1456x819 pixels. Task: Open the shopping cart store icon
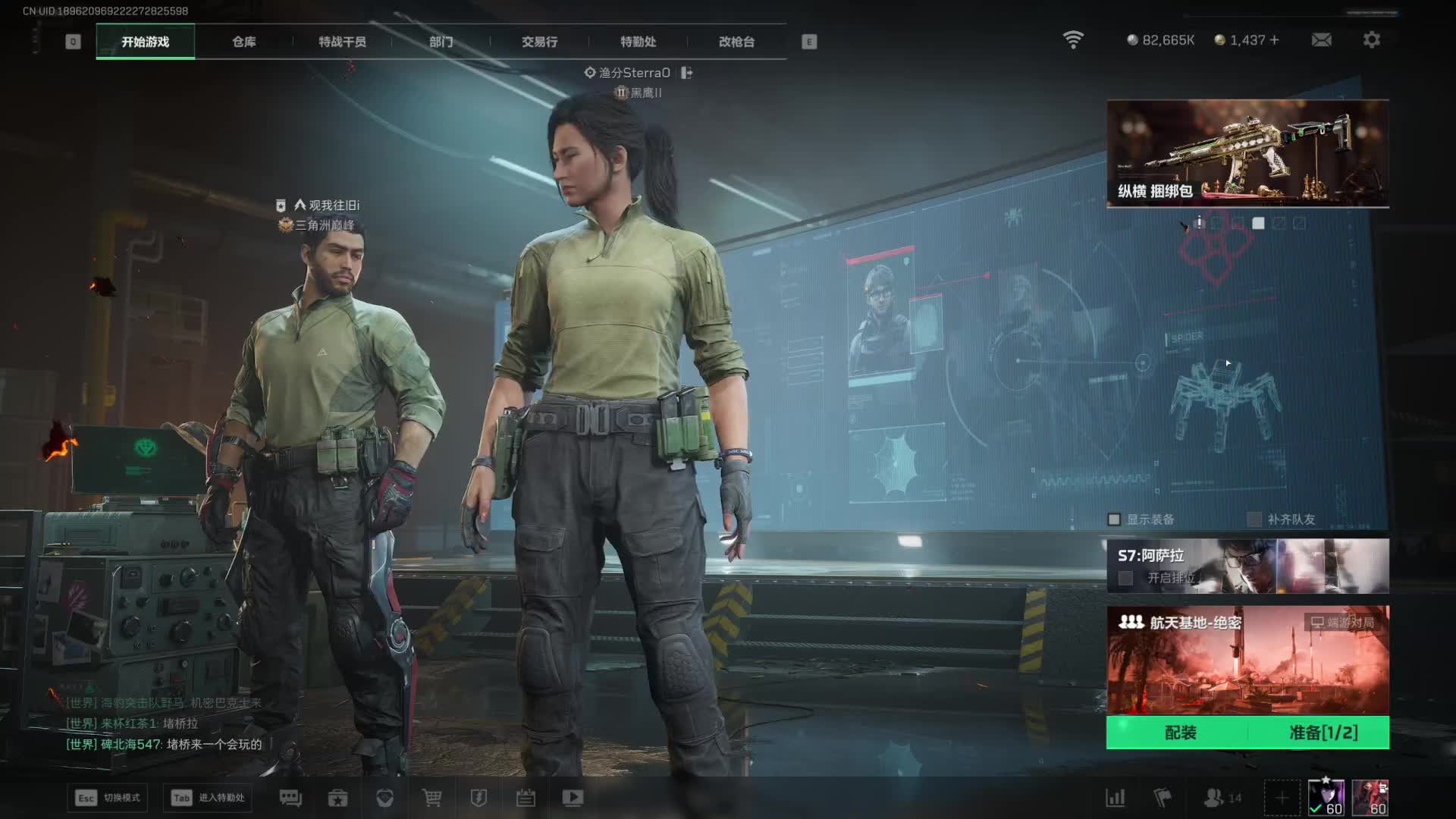[431, 798]
